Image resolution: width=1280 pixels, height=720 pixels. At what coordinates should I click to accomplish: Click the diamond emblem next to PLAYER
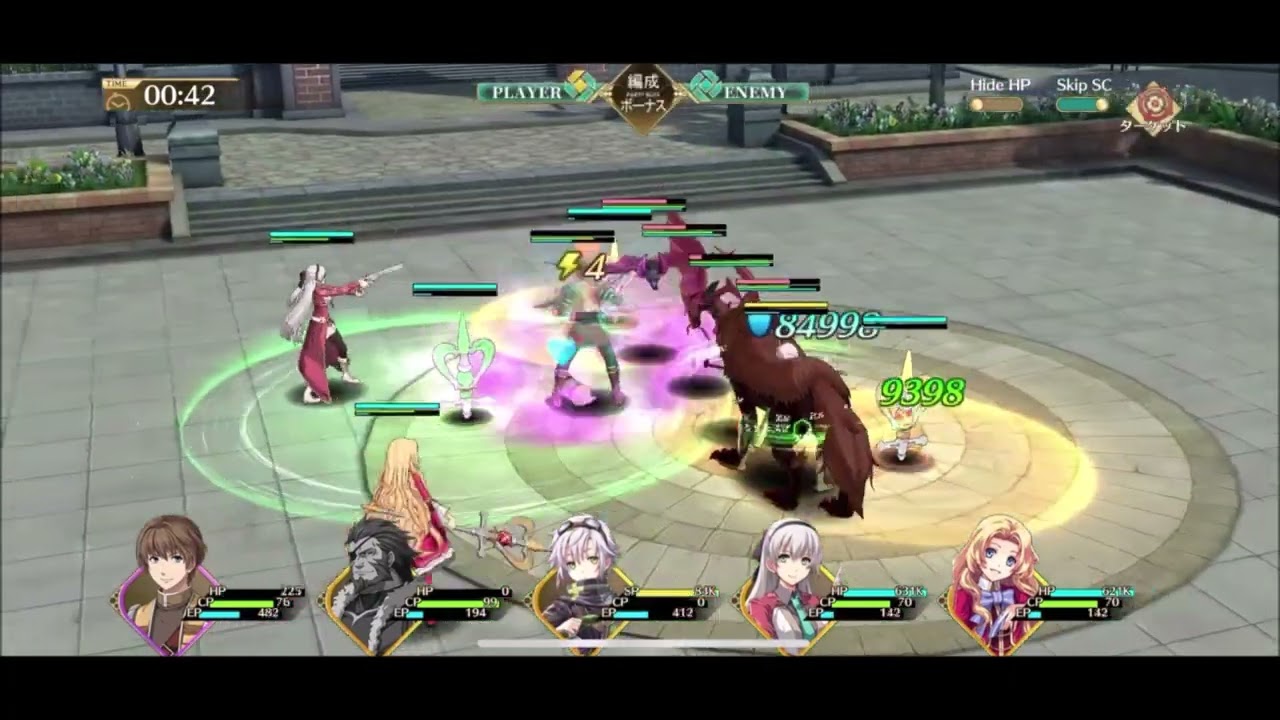click(x=577, y=88)
